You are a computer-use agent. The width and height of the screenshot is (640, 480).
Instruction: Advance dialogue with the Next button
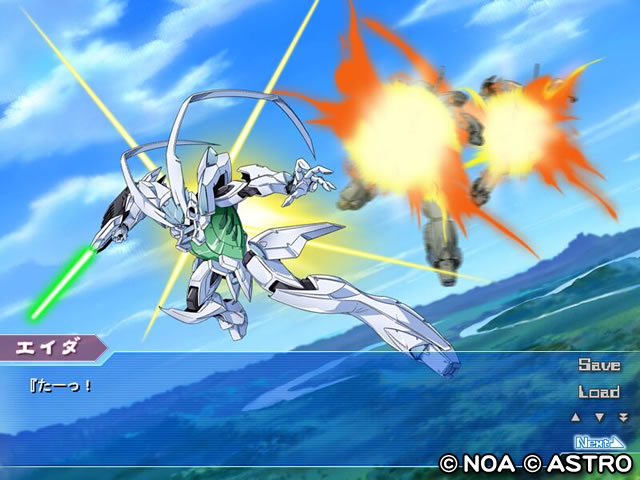(x=600, y=441)
